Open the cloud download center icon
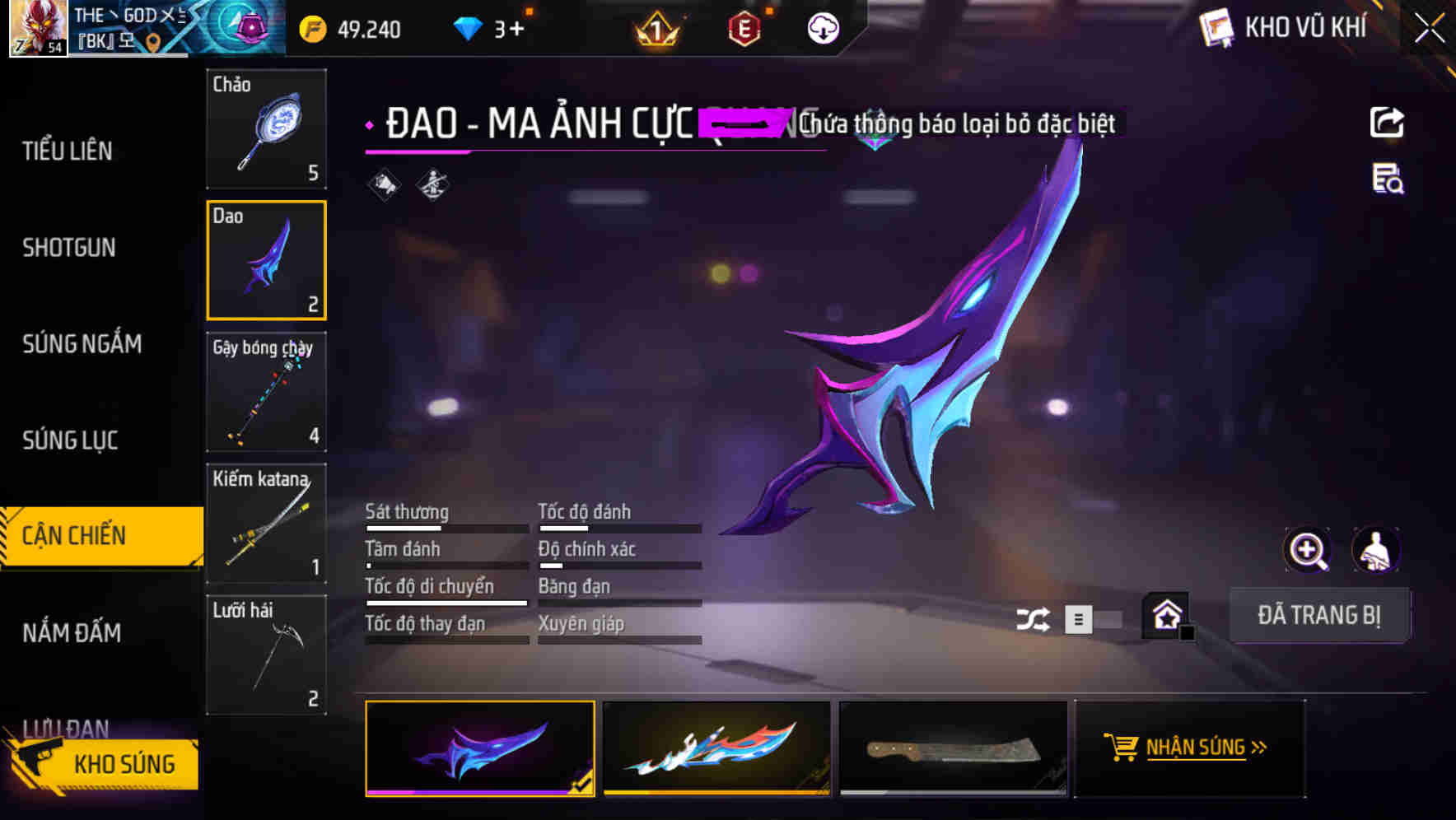 click(x=822, y=30)
